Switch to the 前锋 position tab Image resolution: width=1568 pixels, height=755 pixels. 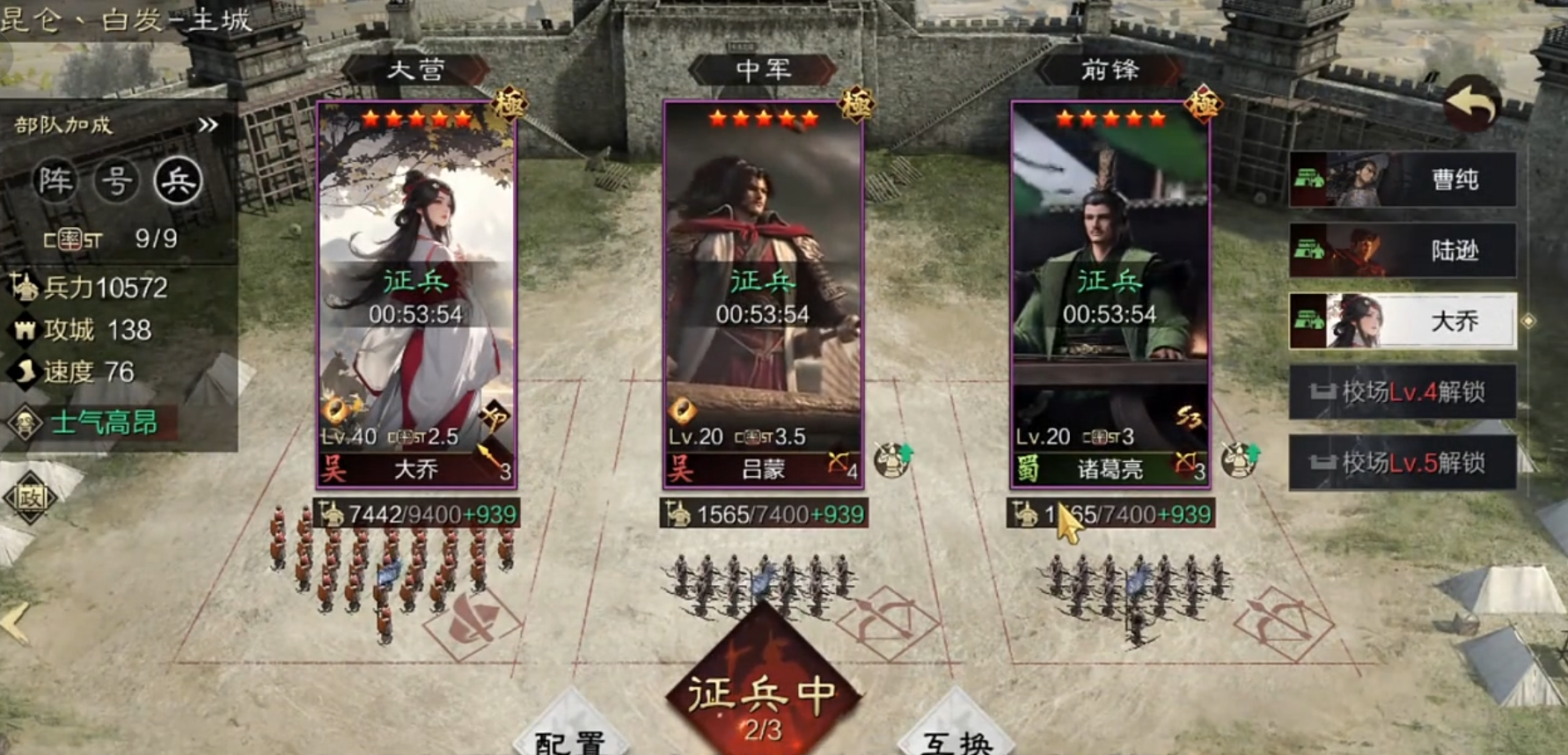click(1110, 70)
